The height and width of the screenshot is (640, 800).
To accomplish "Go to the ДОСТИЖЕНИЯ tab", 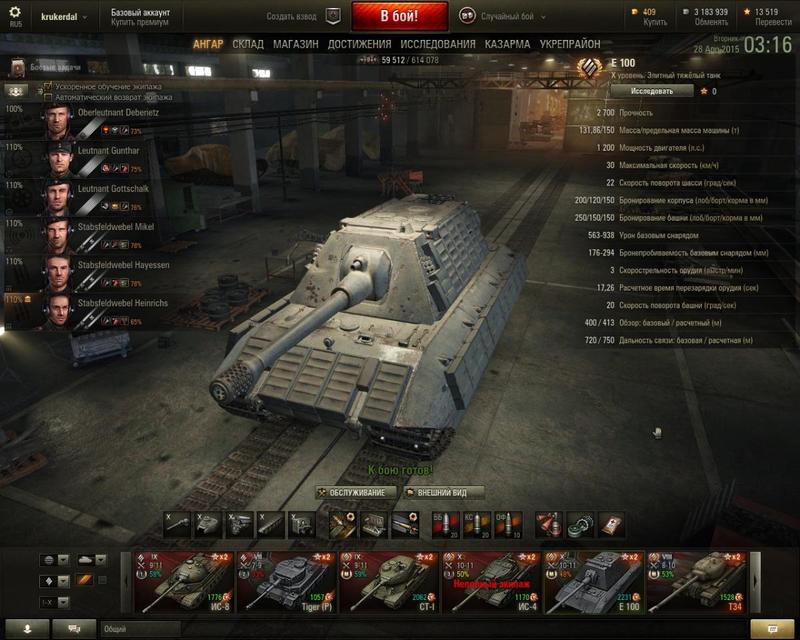I will 359,45.
